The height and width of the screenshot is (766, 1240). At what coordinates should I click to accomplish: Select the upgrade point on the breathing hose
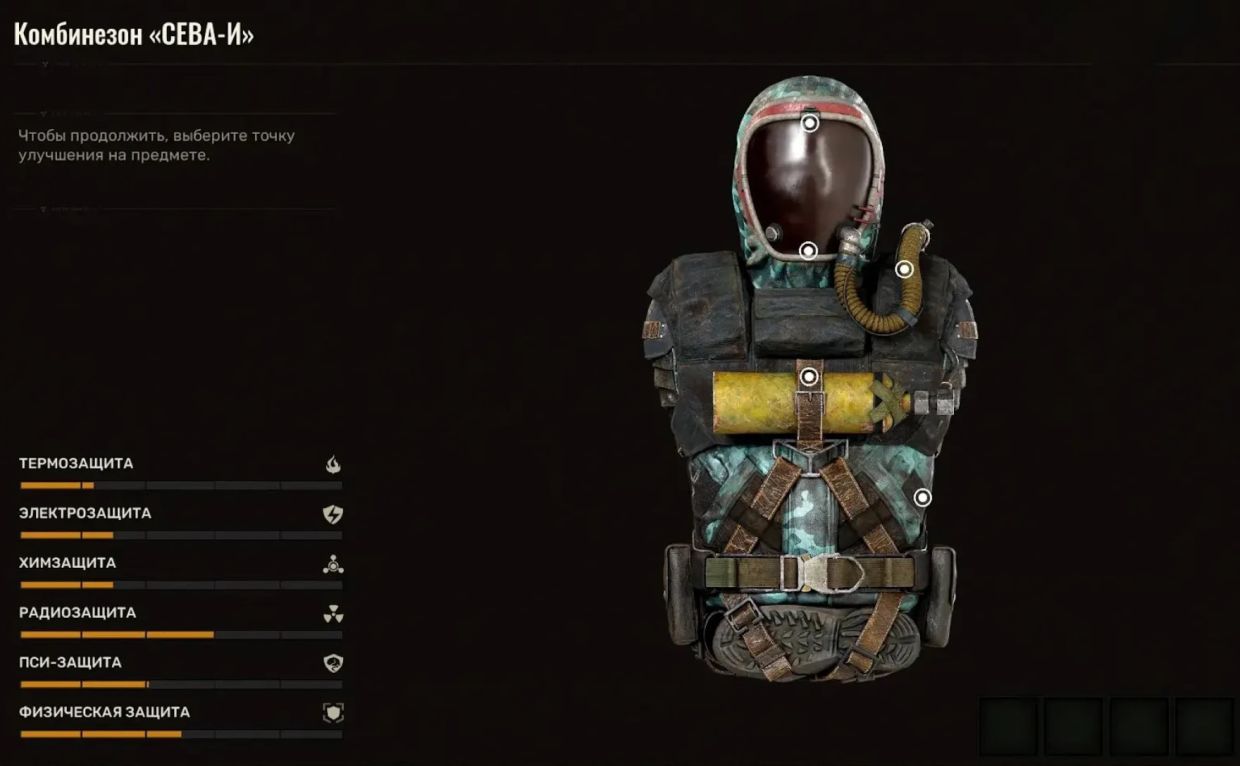tap(904, 268)
